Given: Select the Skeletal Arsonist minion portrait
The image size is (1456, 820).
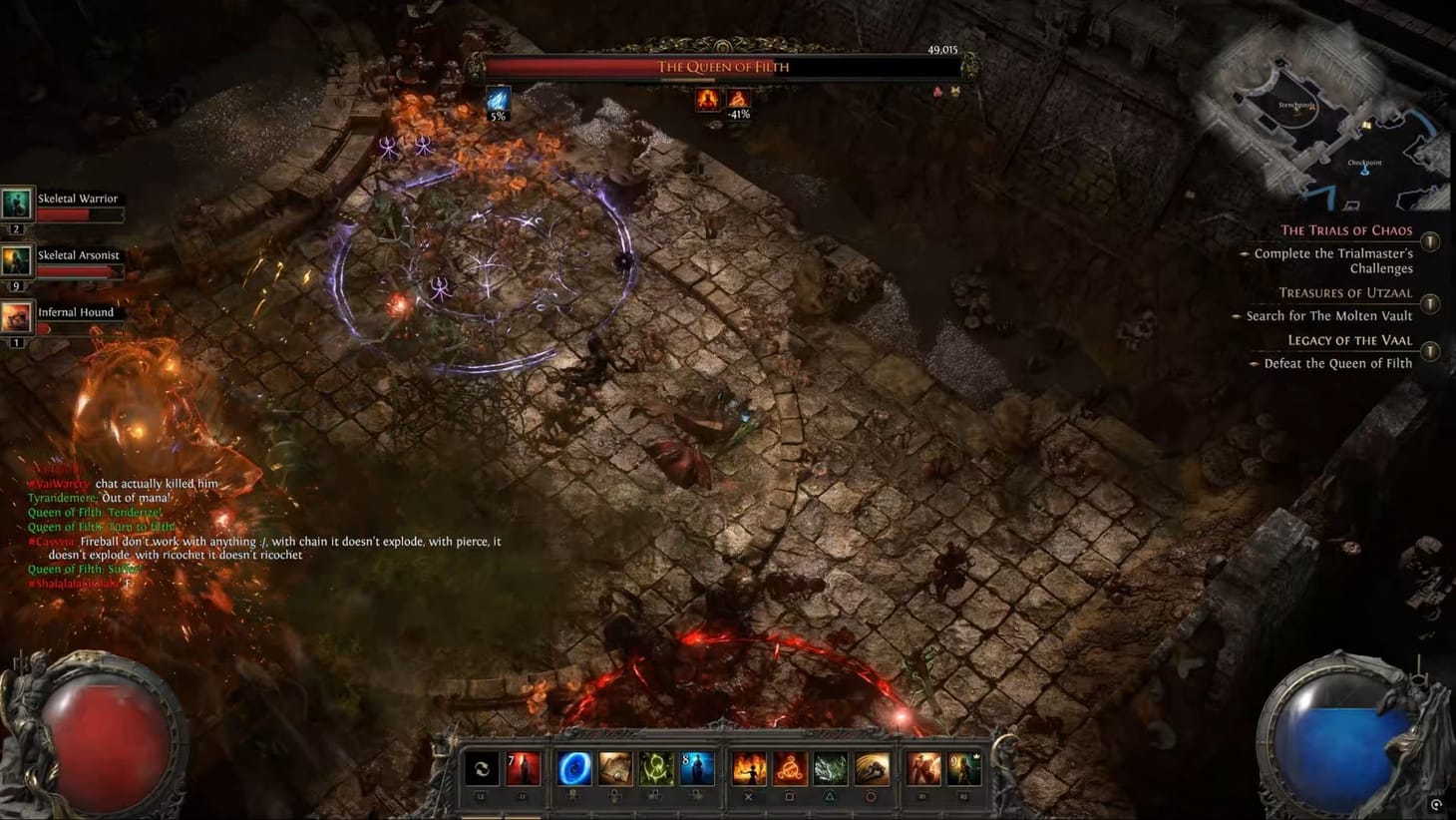Looking at the screenshot, I should [16, 260].
